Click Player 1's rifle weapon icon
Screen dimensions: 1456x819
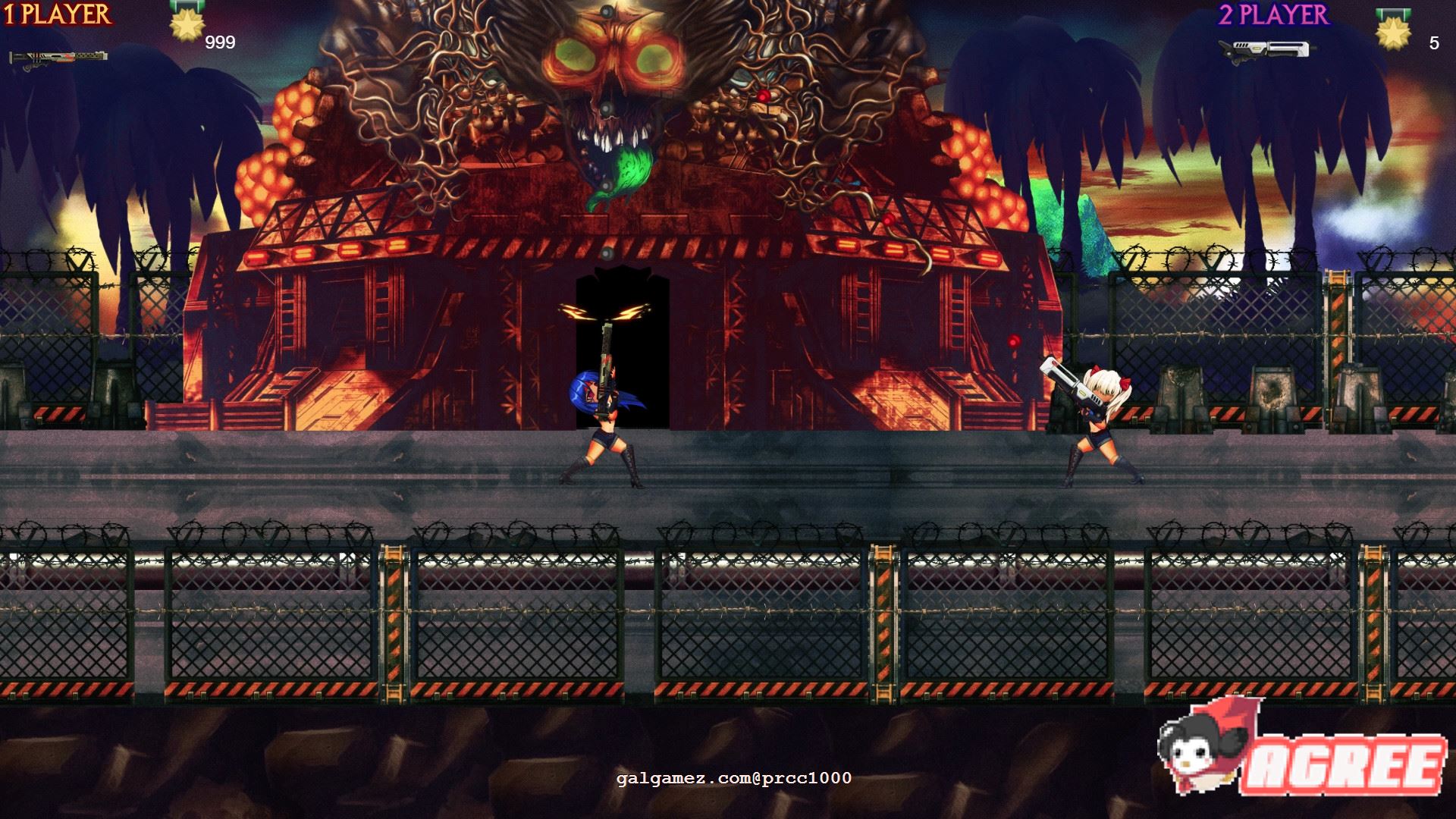(x=58, y=58)
